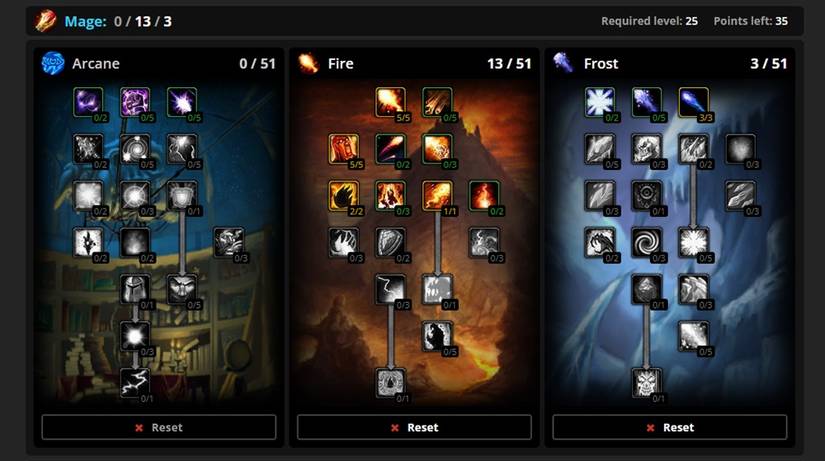Select the Arcane Subtlety talent icon
The image size is (825, 461).
click(x=89, y=102)
